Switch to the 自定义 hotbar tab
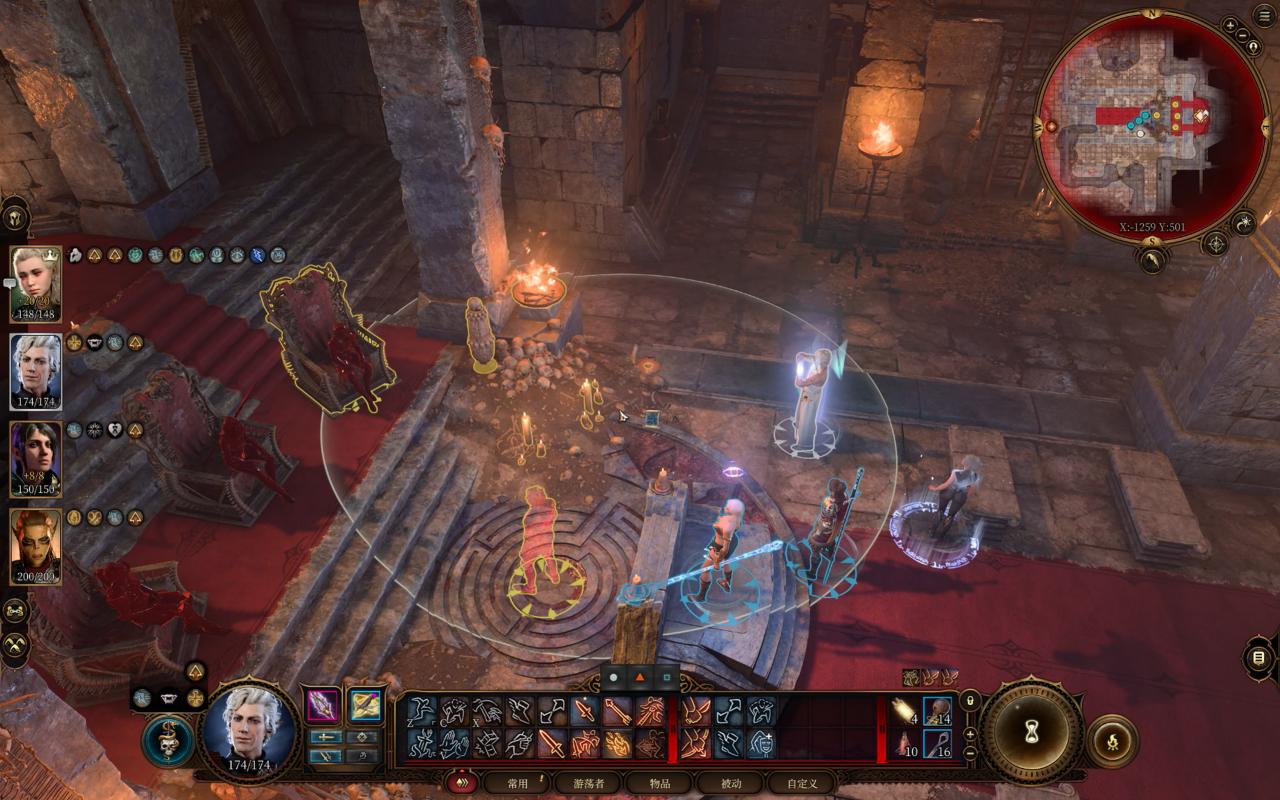 tap(802, 783)
